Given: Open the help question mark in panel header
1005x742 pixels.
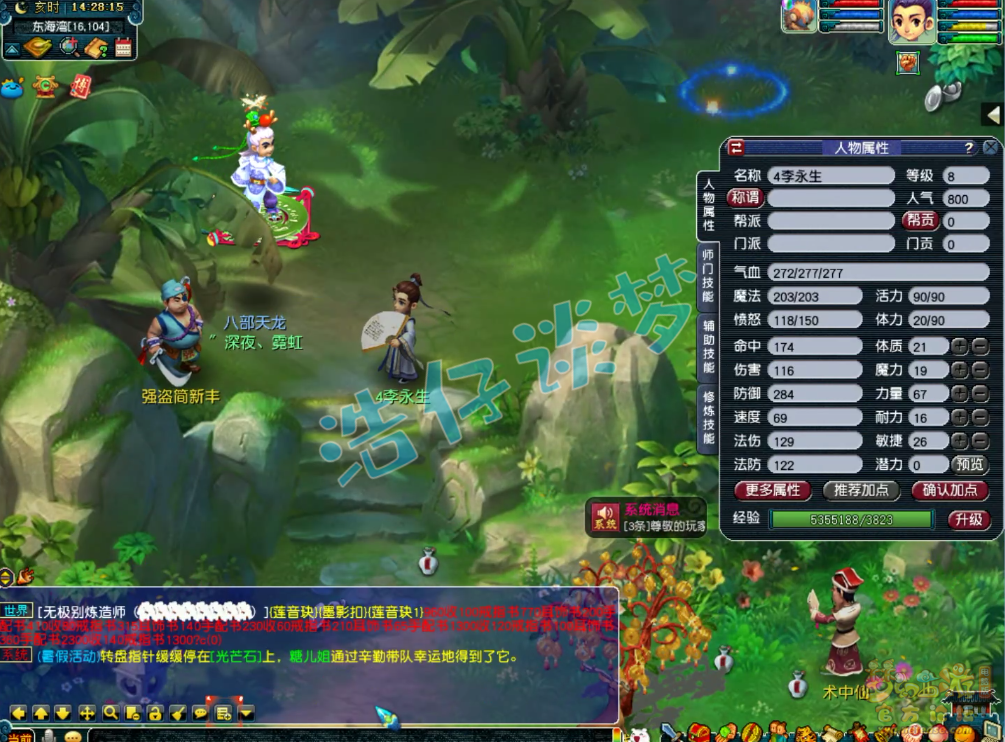Looking at the screenshot, I should 968,148.
